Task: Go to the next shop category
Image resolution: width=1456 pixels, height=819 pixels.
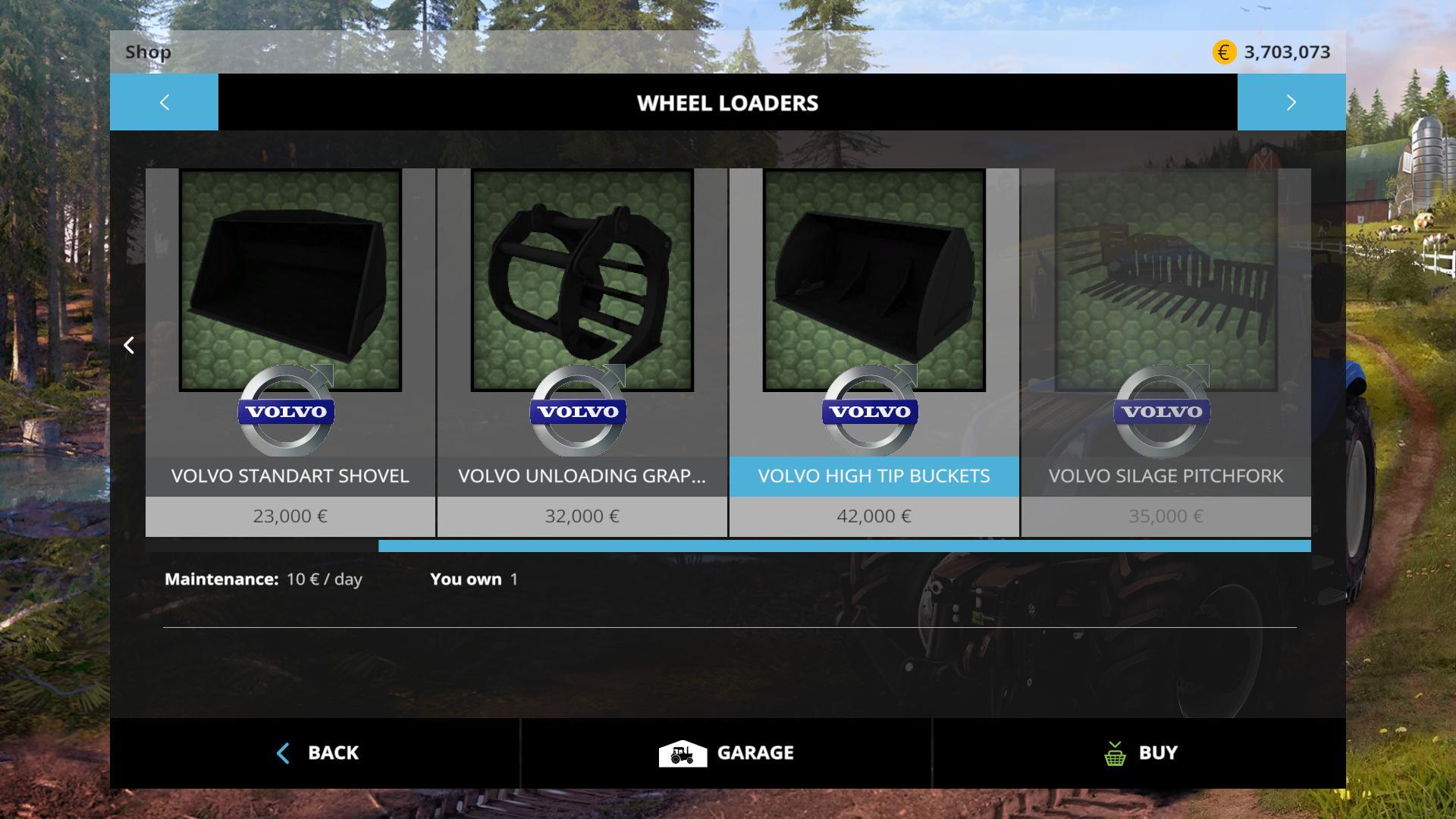Action: pos(1291,102)
